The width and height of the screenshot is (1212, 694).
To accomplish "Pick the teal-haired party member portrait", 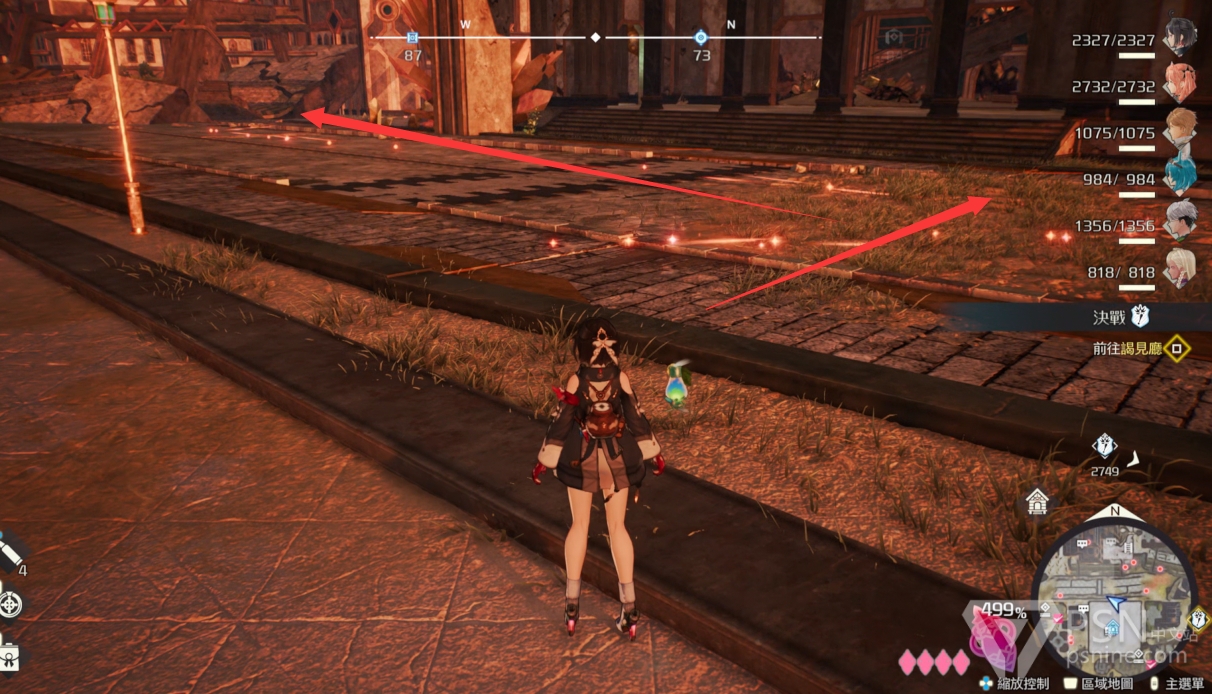I will (1180, 175).
